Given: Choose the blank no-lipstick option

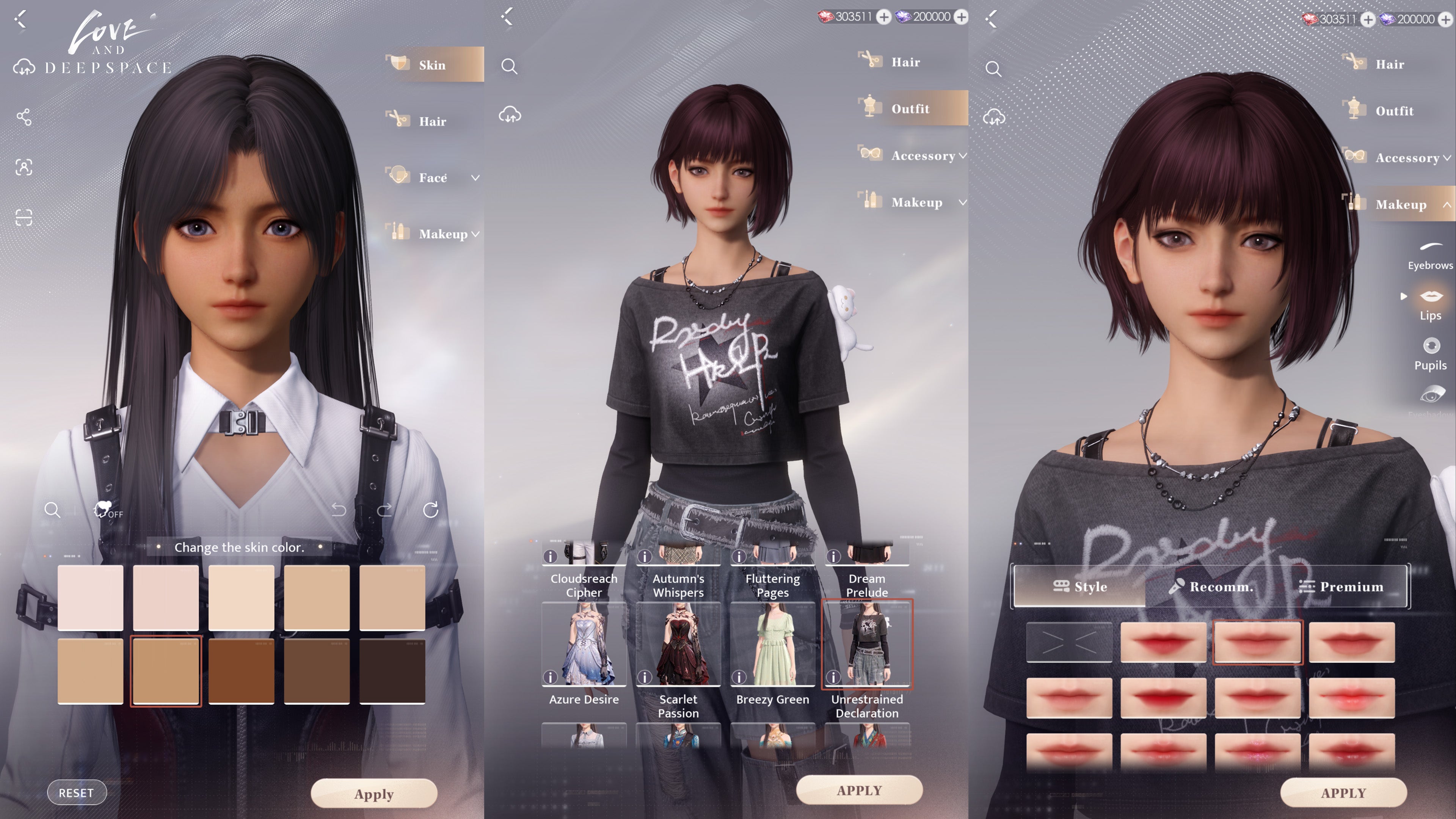Looking at the screenshot, I should tap(1069, 642).
